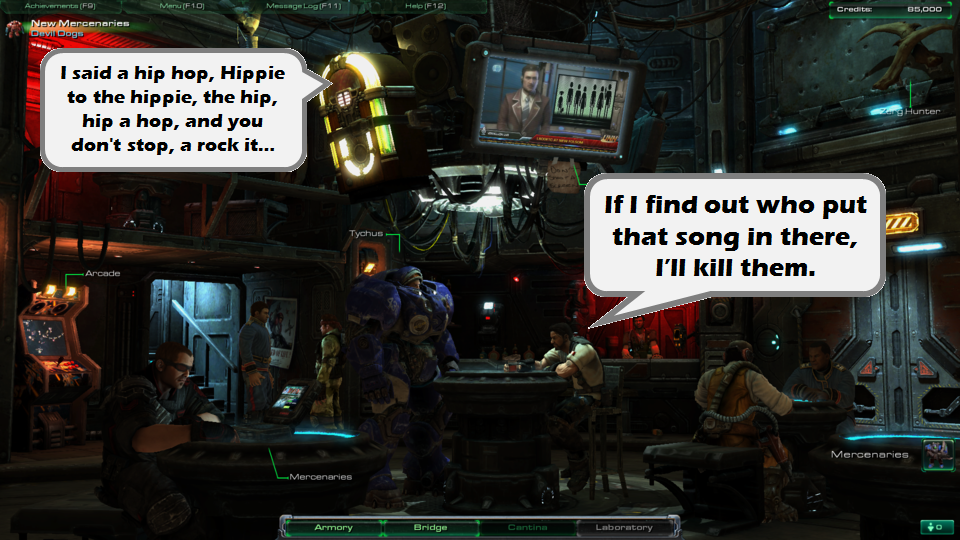Select the Arcade label

point(103,273)
